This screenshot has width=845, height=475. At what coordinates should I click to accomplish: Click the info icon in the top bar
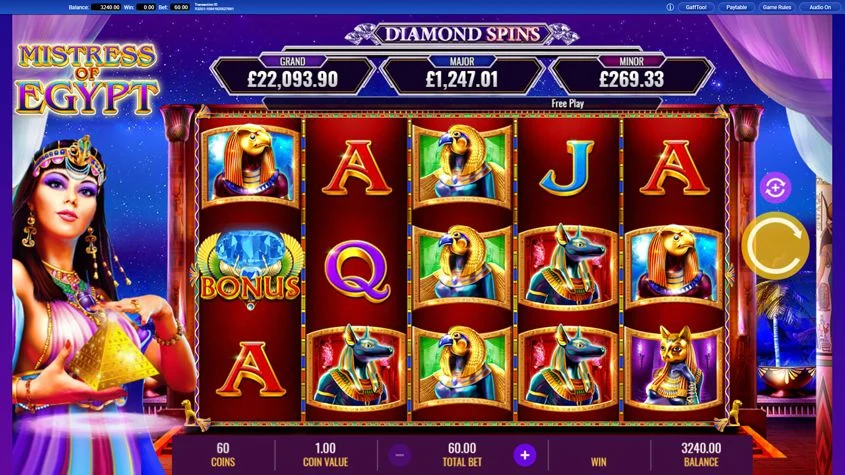click(x=669, y=7)
